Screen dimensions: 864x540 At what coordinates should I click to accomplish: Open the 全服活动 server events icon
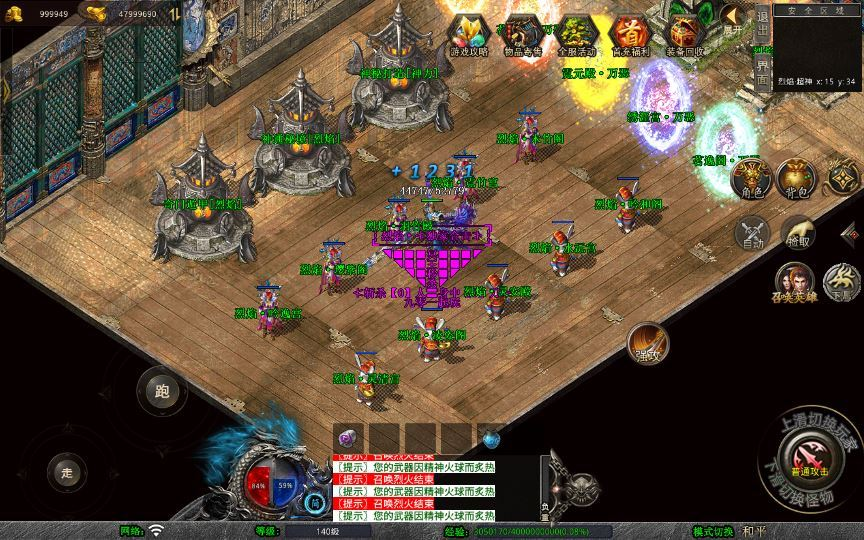575,34
